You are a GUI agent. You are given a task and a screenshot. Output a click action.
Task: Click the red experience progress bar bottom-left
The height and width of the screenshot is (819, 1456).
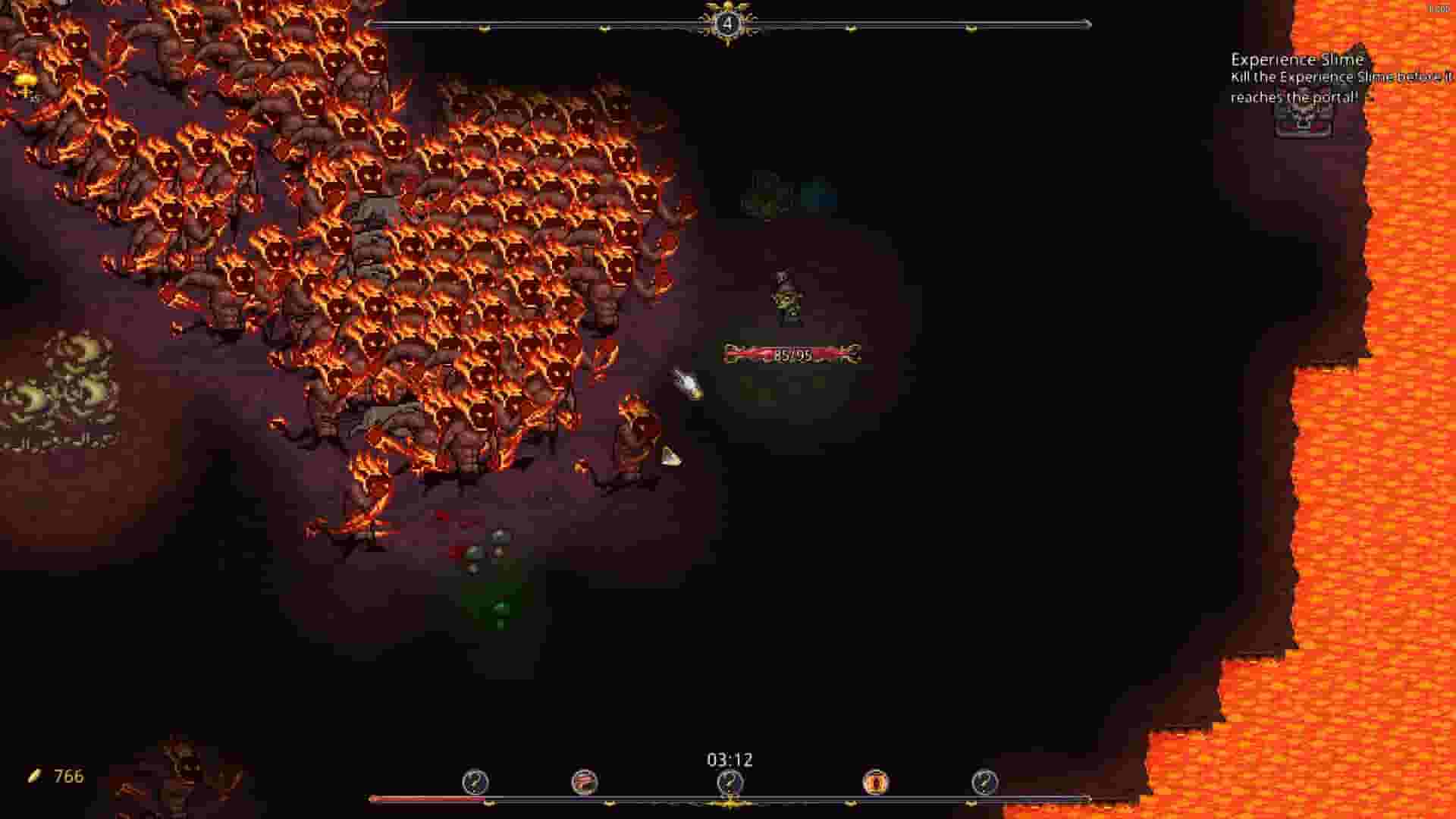425,798
